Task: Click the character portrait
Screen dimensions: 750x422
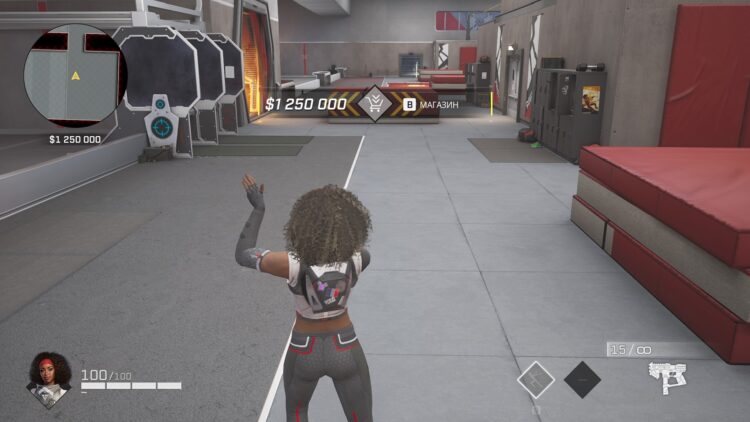Action: [x=49, y=376]
